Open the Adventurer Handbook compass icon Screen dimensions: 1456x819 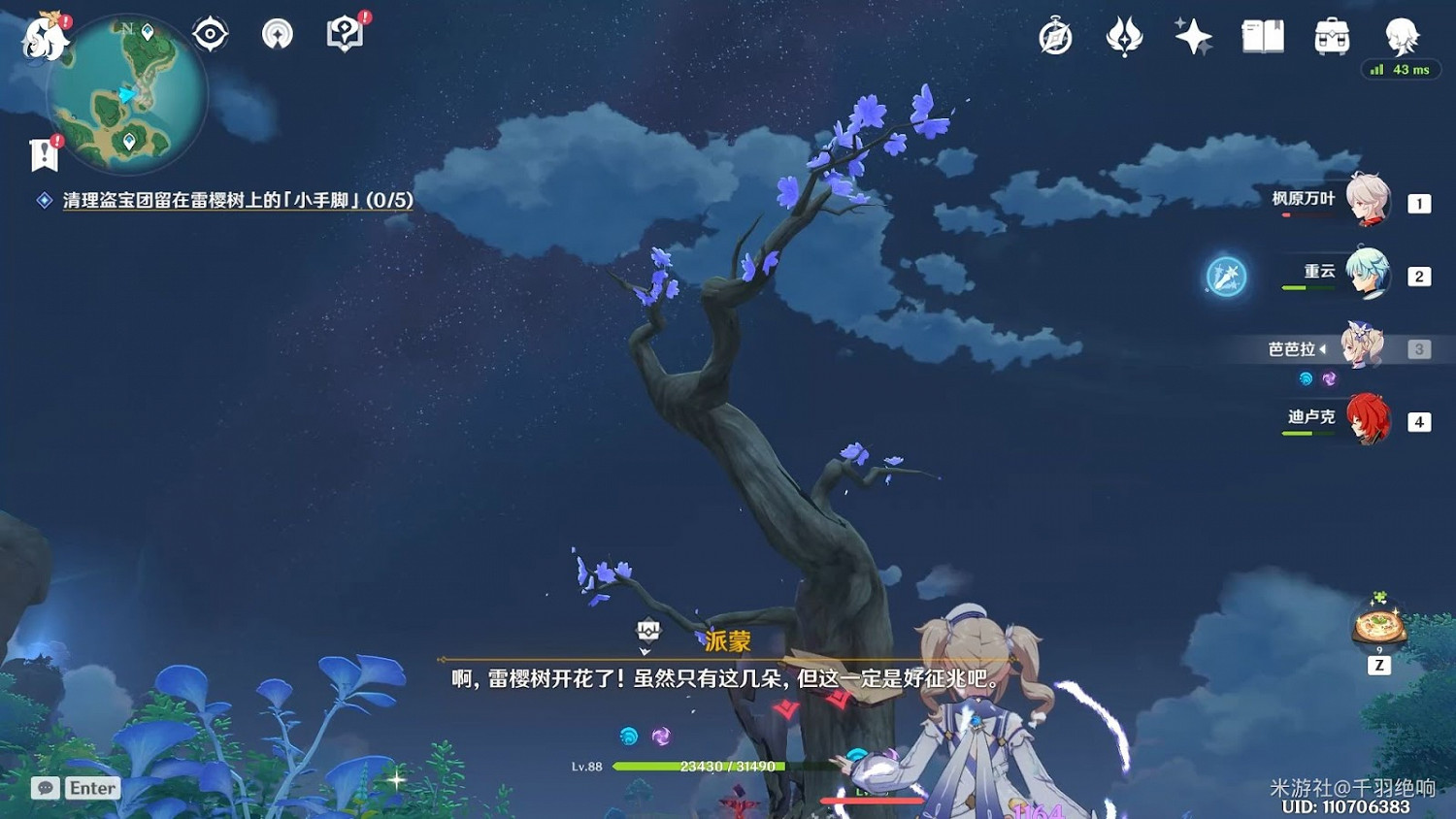pyautogui.click(x=1056, y=36)
